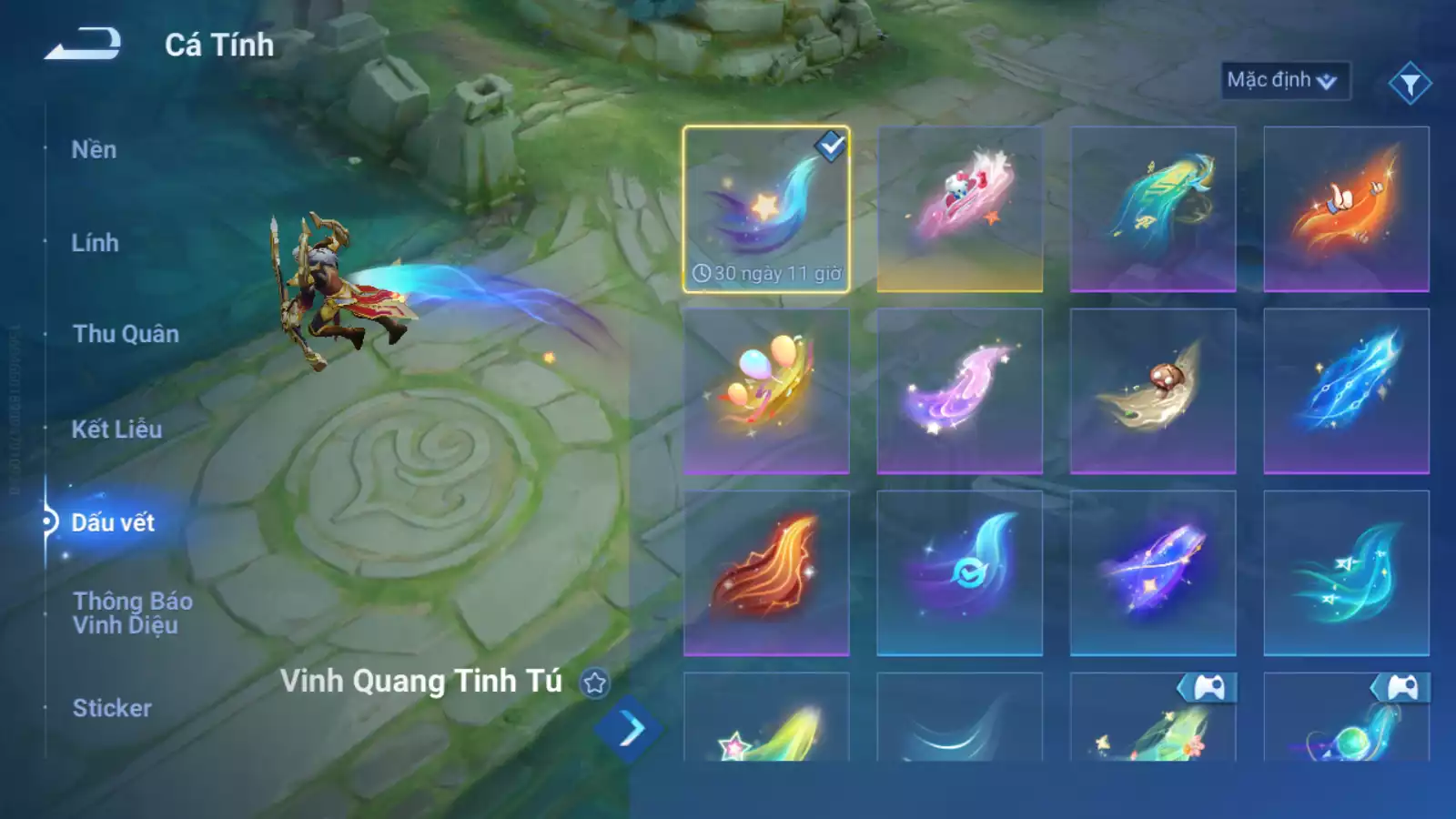This screenshot has height=819, width=1456.
Task: Open the Mặc định sort dropdown
Action: pyautogui.click(x=1283, y=80)
